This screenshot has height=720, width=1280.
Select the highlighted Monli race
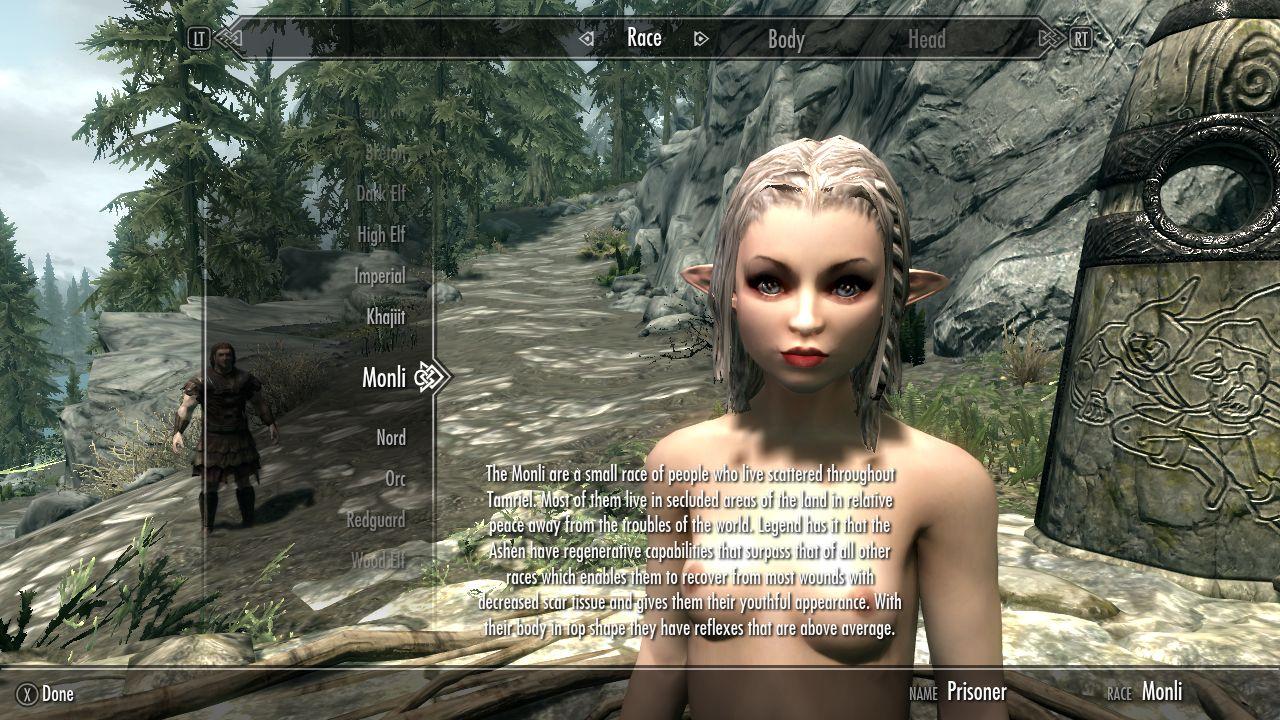(x=384, y=377)
